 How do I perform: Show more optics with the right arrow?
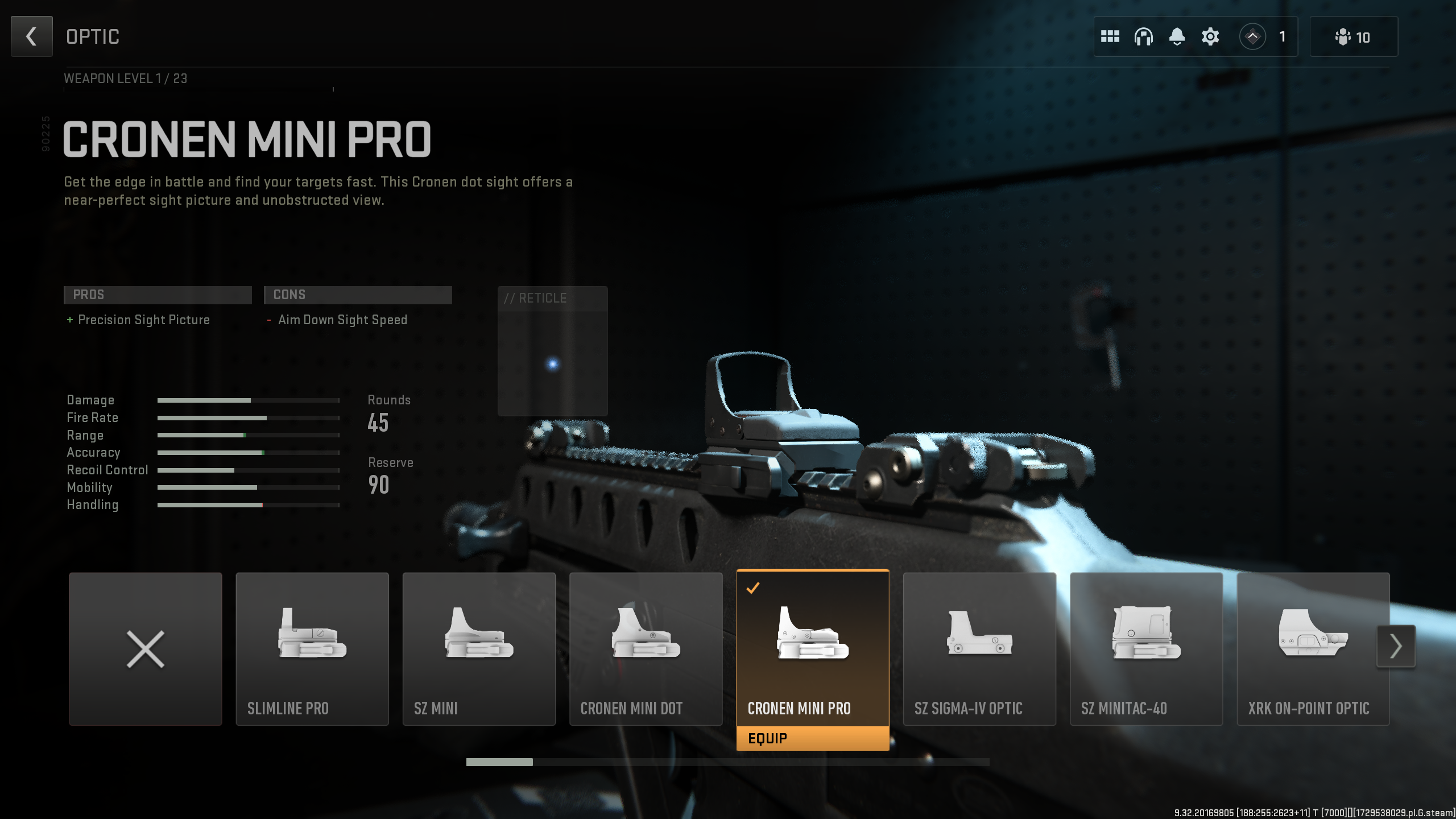click(x=1396, y=646)
